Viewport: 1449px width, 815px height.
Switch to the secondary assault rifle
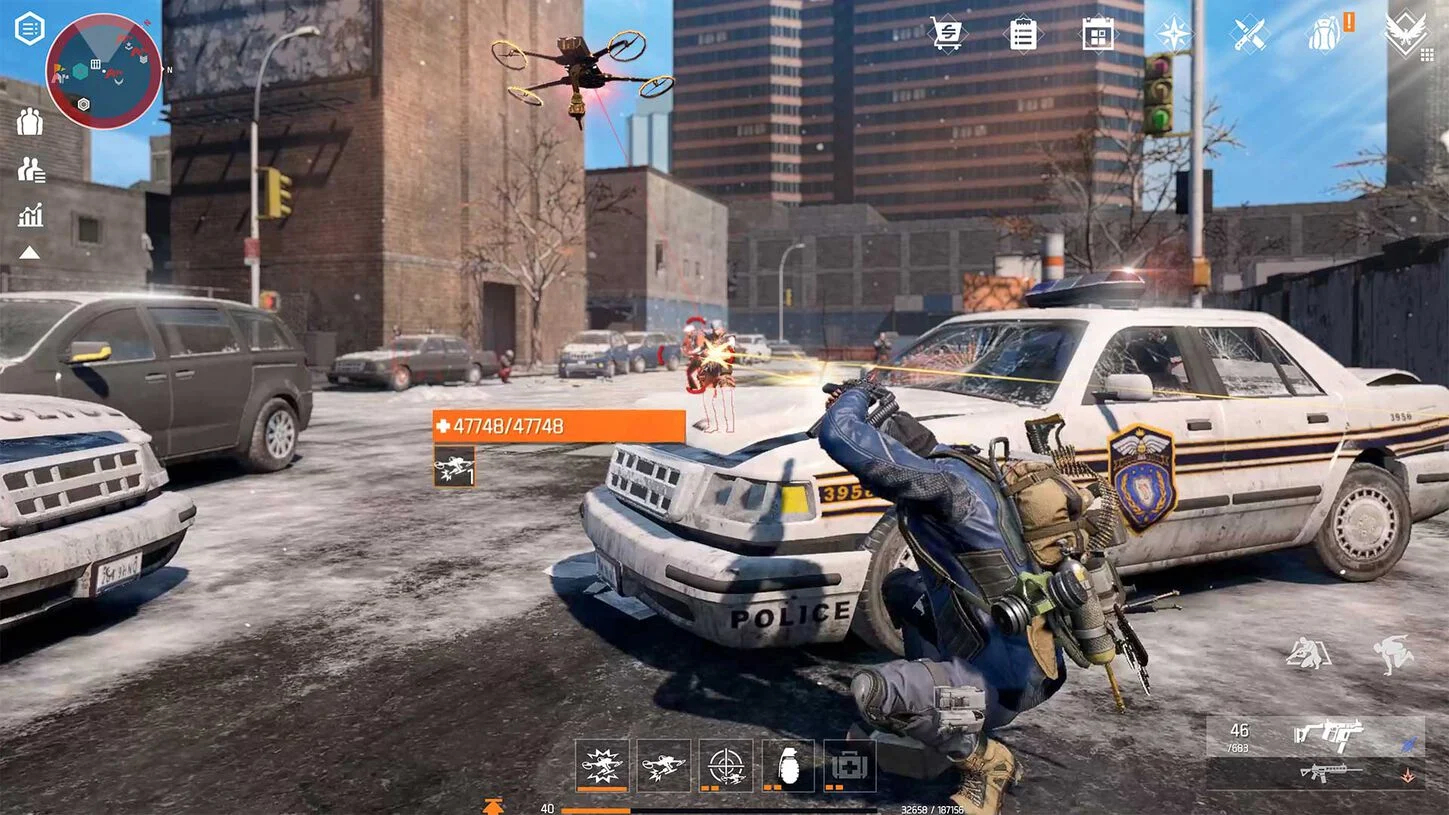tap(1330, 772)
